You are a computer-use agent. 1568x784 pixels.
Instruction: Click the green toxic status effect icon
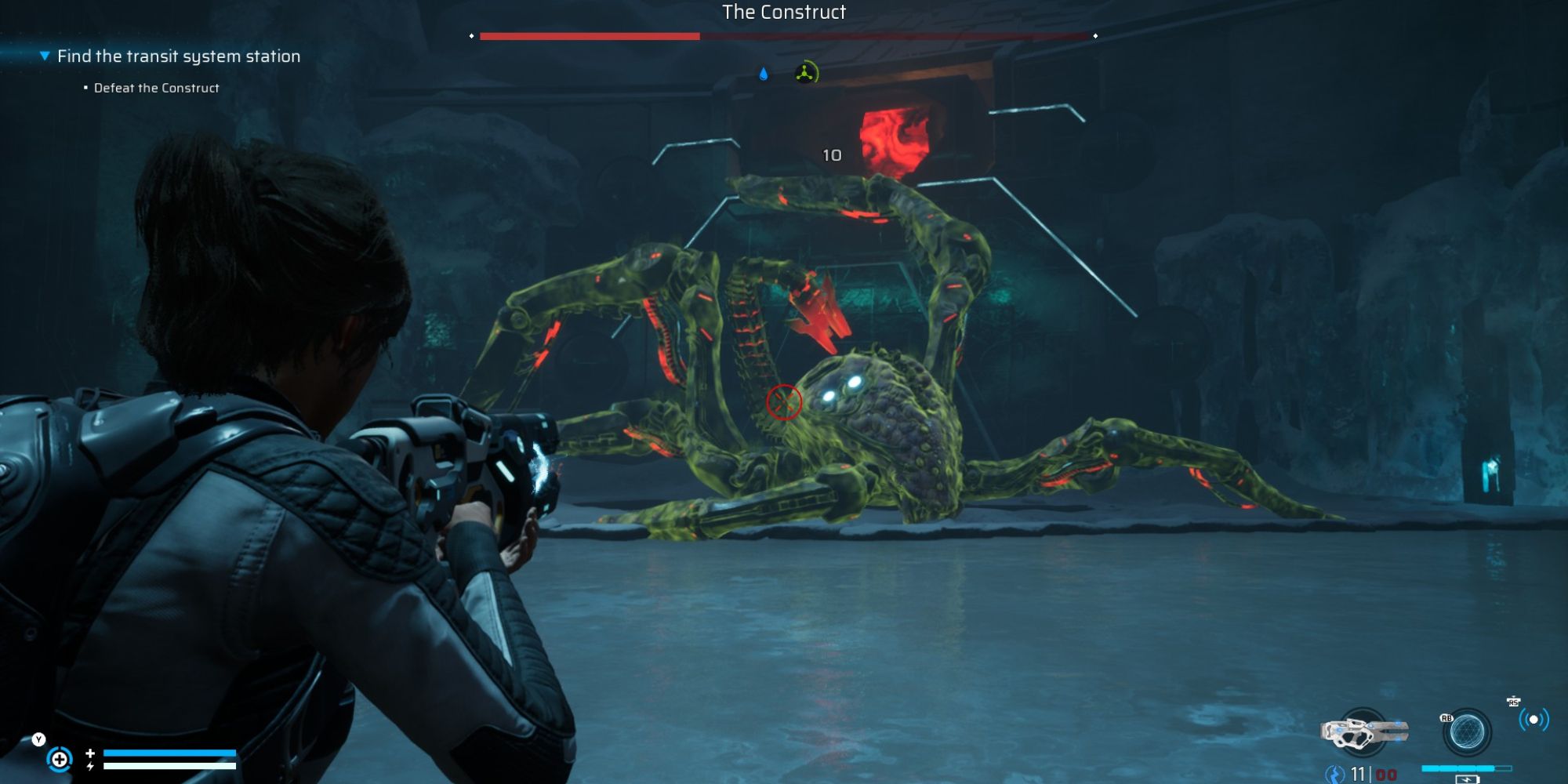tap(806, 74)
